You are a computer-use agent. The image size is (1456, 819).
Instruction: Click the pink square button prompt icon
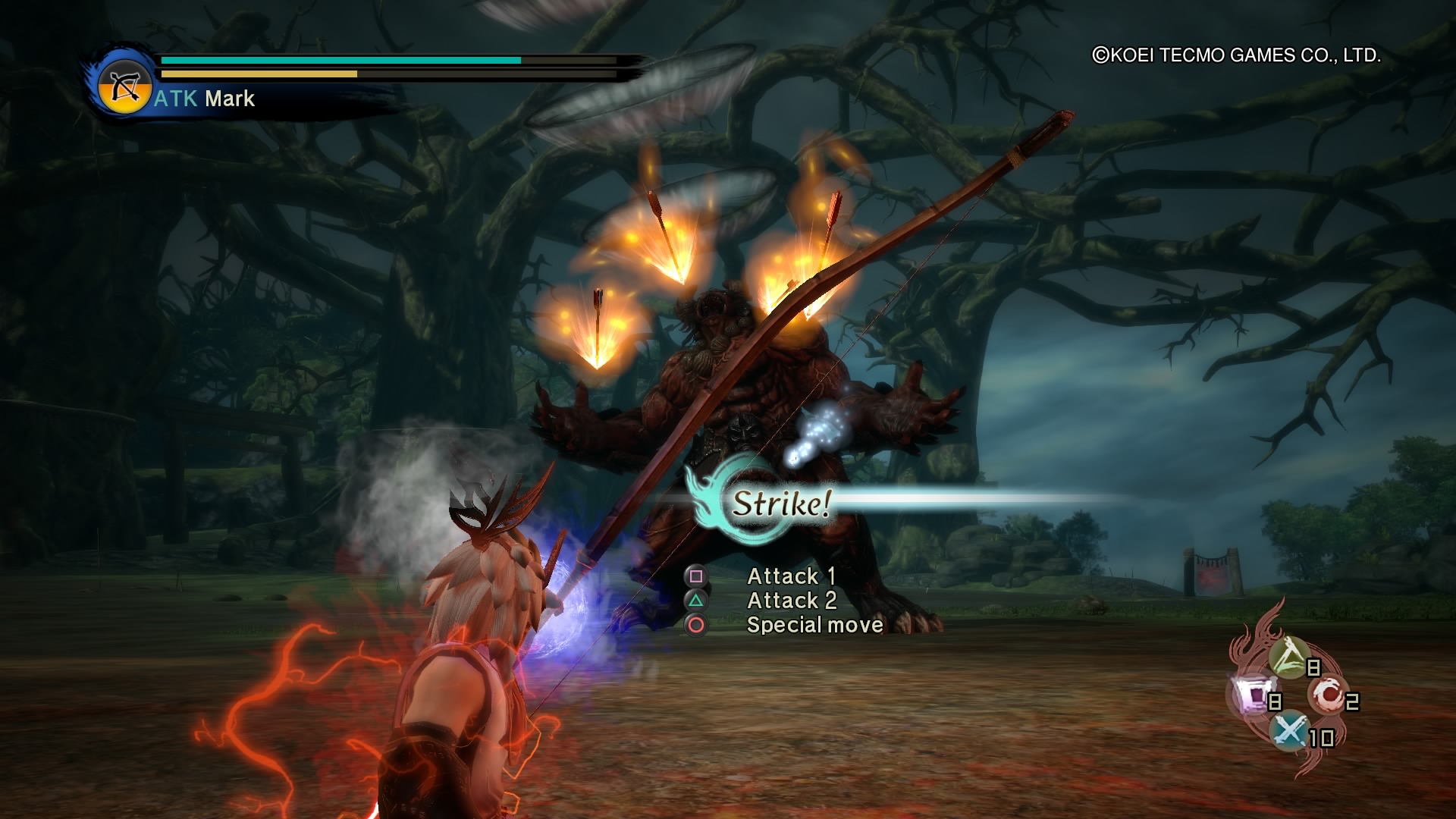(x=695, y=576)
